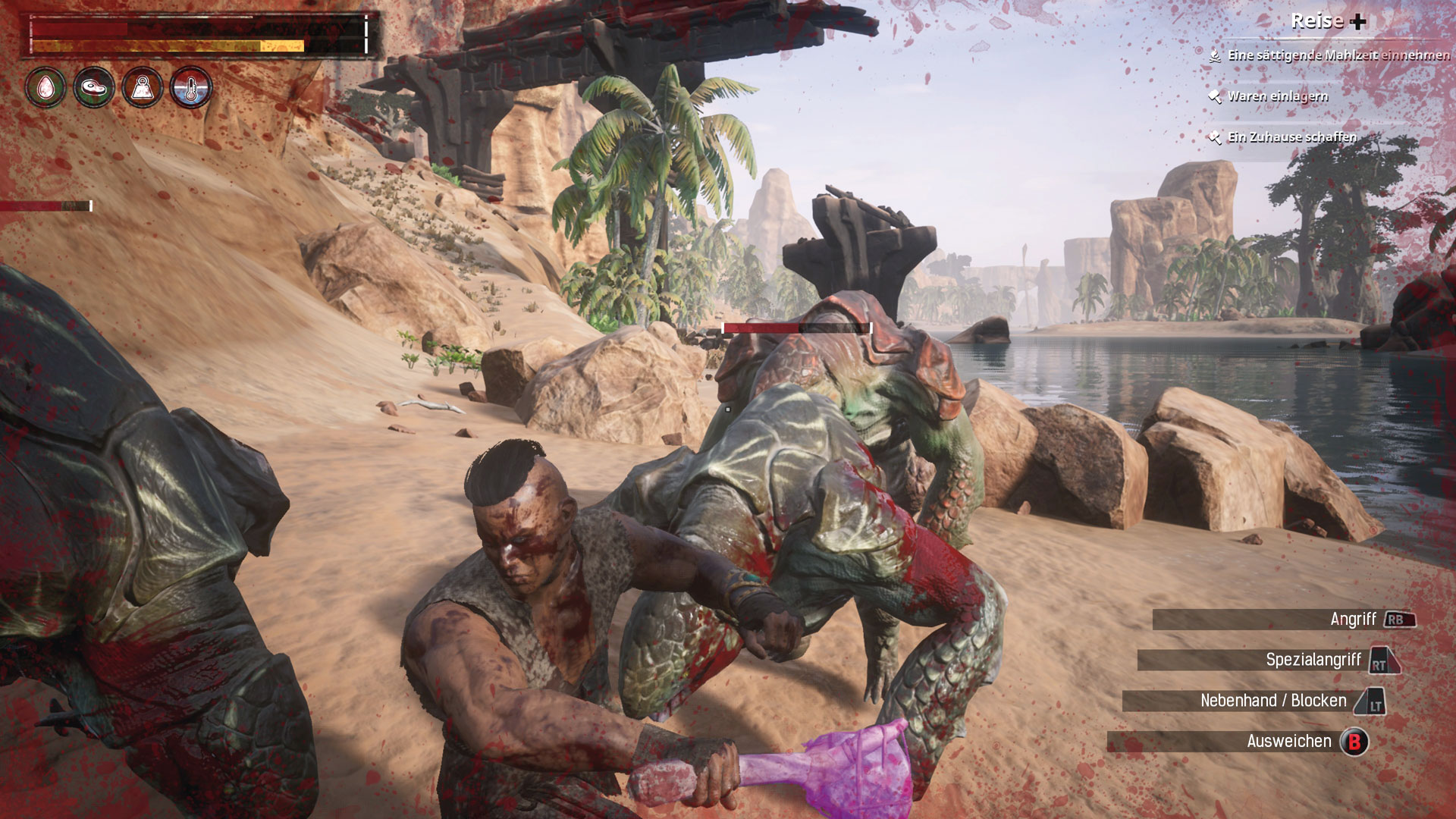Click the 'Ein Zuhause schaffen' journey step
This screenshot has width=1456, height=819.
pyautogui.click(x=1291, y=137)
